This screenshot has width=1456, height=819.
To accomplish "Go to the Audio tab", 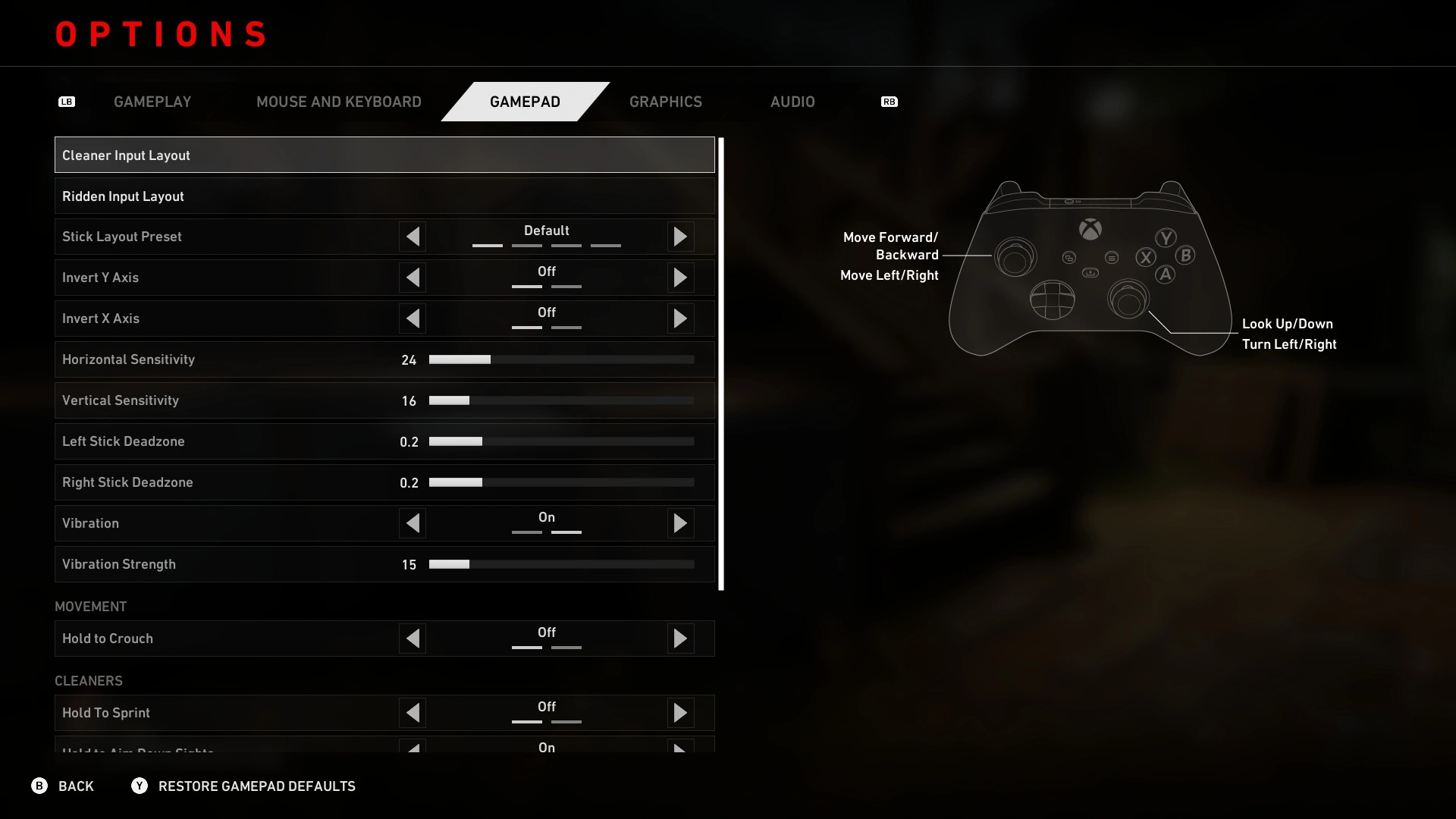I will pos(792,102).
